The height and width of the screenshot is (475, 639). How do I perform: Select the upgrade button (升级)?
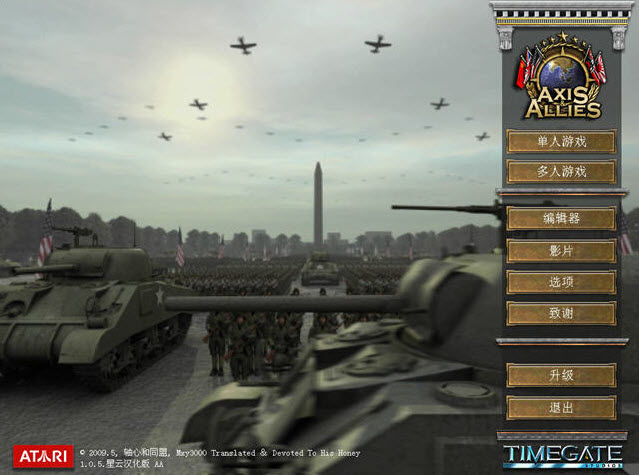pos(560,376)
